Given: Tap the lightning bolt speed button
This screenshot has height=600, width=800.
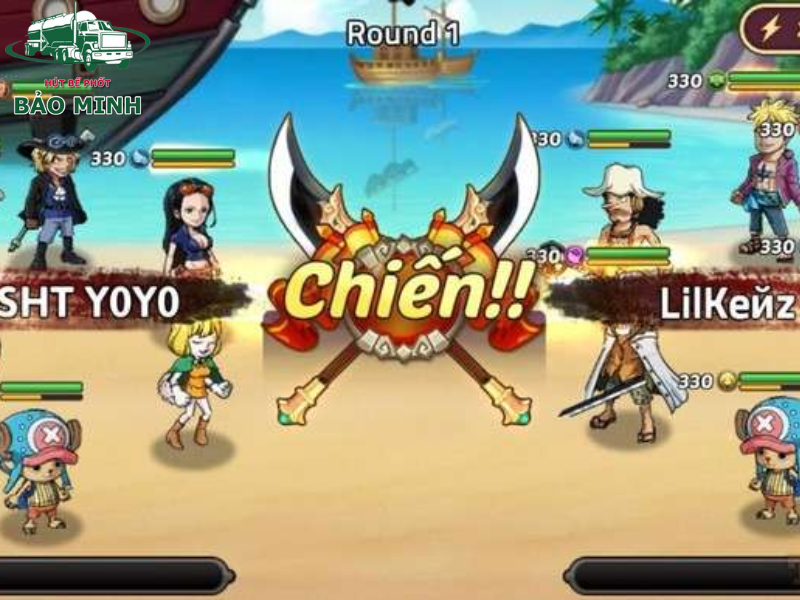Looking at the screenshot, I should 772,29.
